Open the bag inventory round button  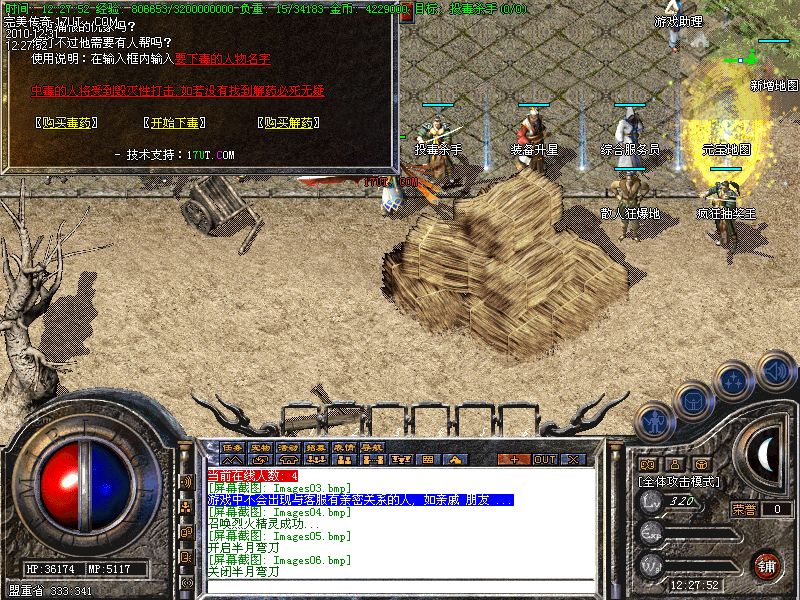(693, 400)
